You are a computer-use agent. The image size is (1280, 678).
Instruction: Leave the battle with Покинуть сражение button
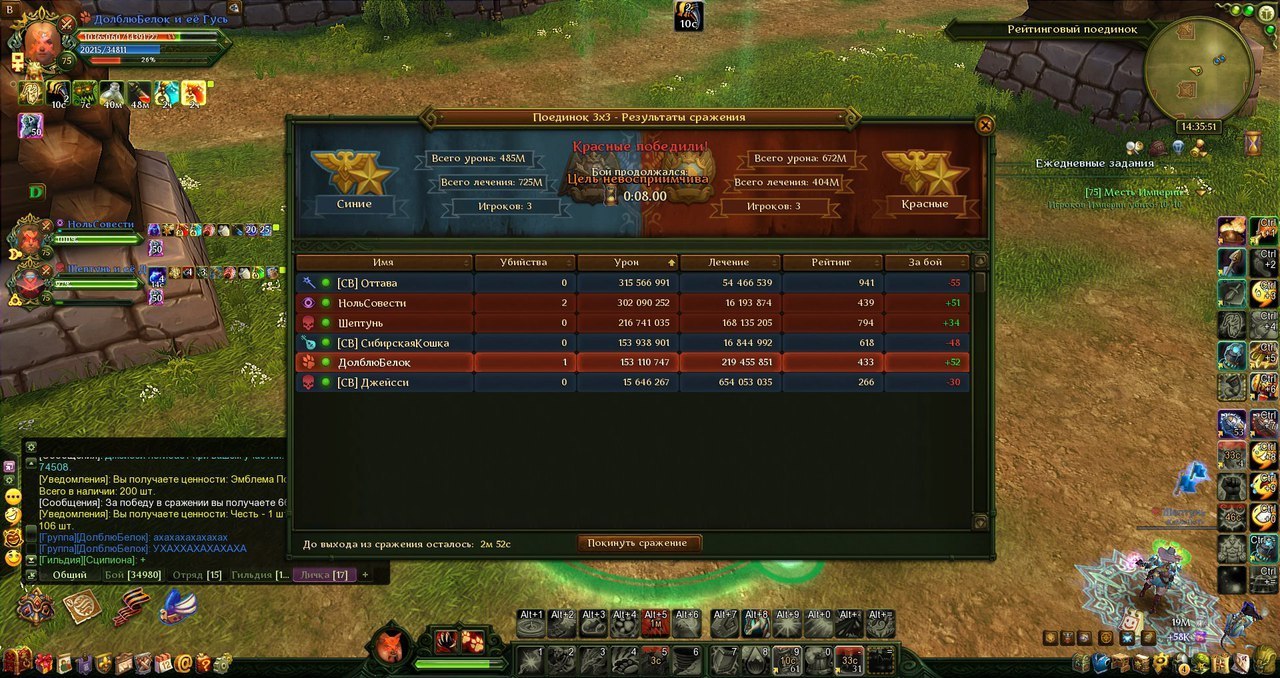point(638,543)
